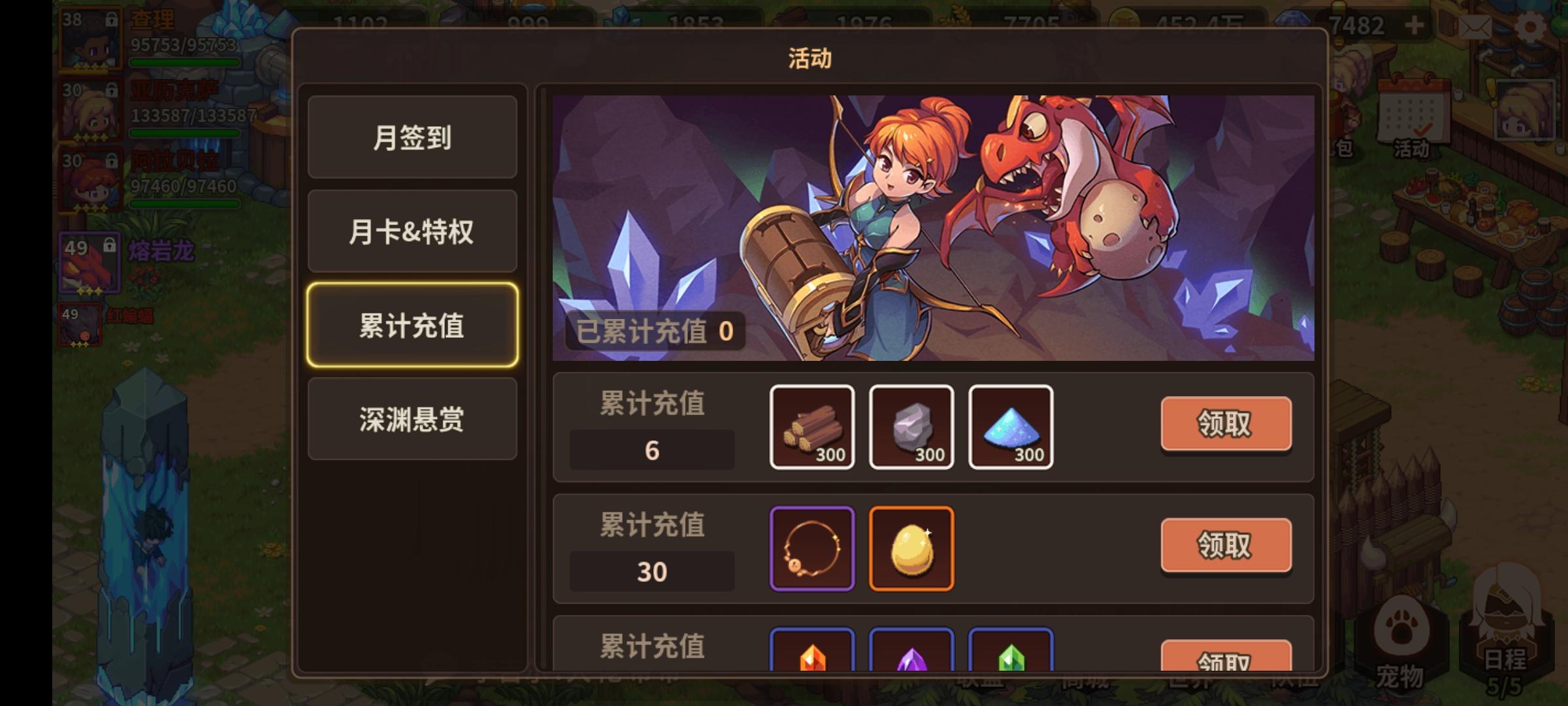Click the blue crystal powder 300 reward icon
The image size is (1568, 706).
click(x=1011, y=426)
